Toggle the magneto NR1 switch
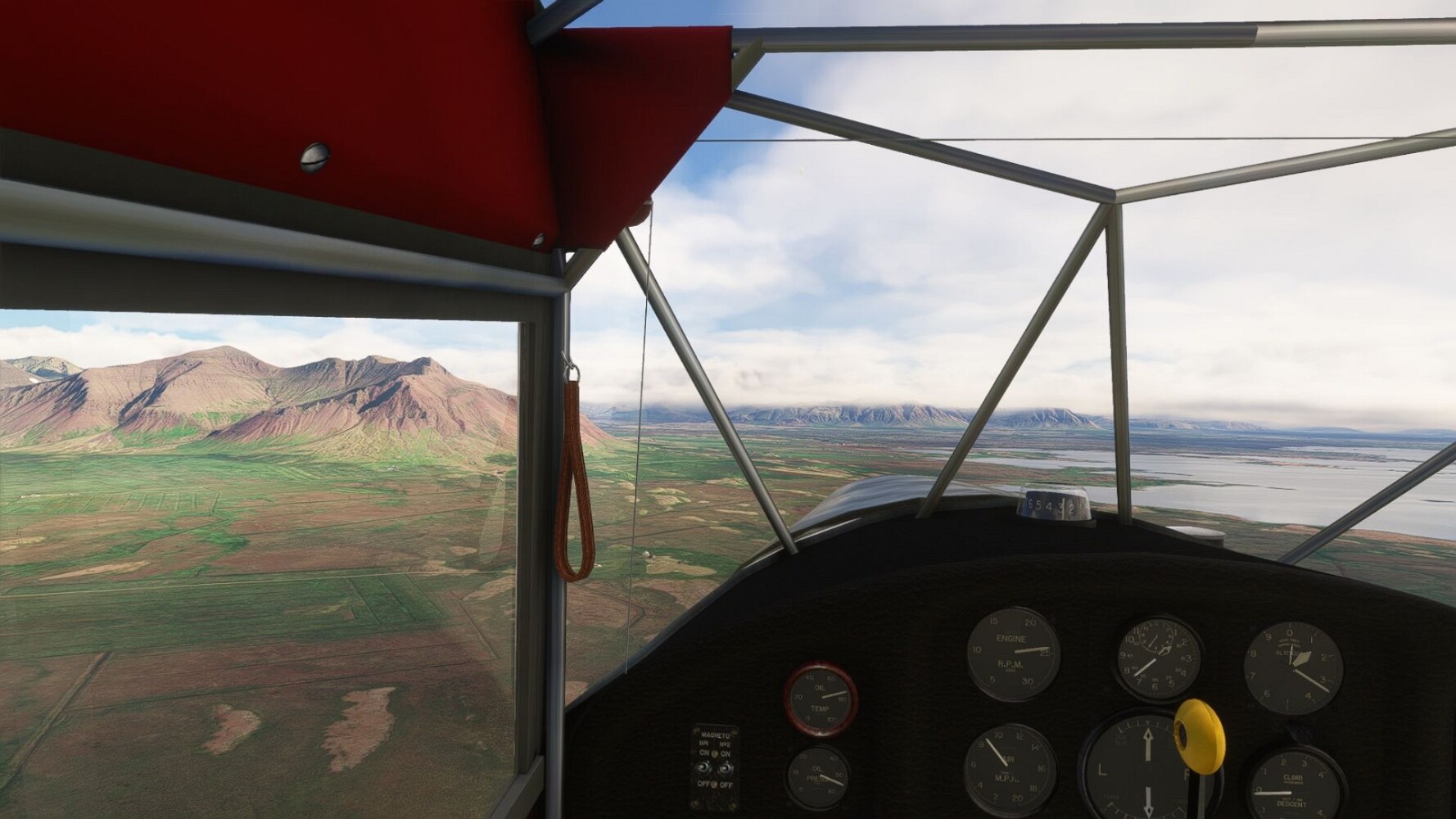This screenshot has width=1456, height=819. click(x=704, y=768)
